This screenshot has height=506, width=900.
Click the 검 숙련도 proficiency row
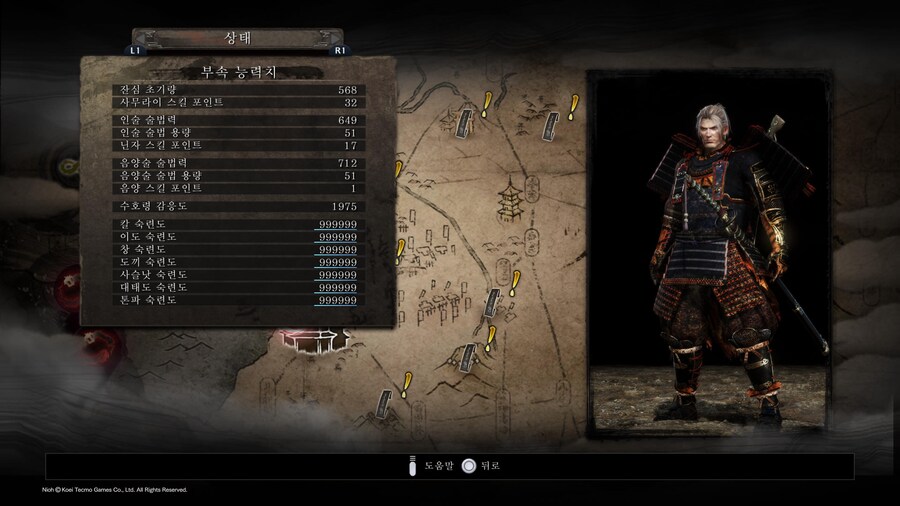238,224
